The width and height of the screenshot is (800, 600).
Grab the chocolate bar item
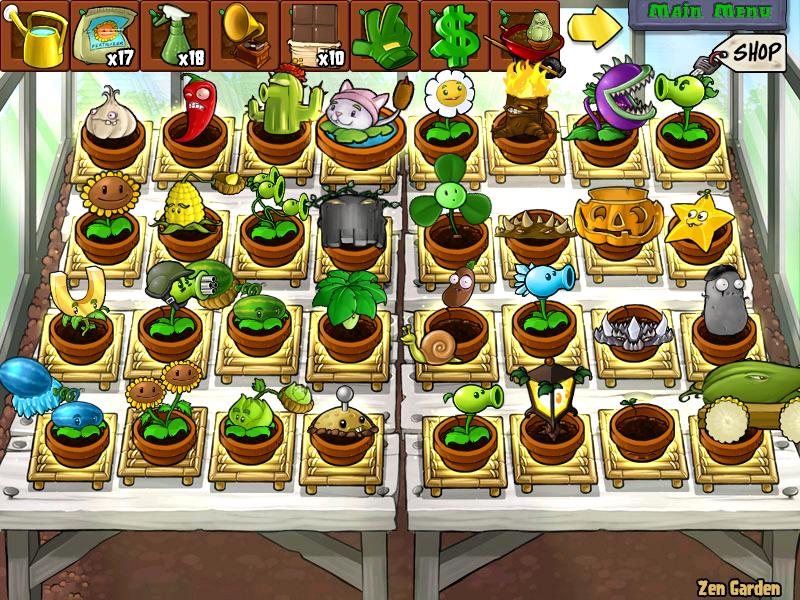316,35
